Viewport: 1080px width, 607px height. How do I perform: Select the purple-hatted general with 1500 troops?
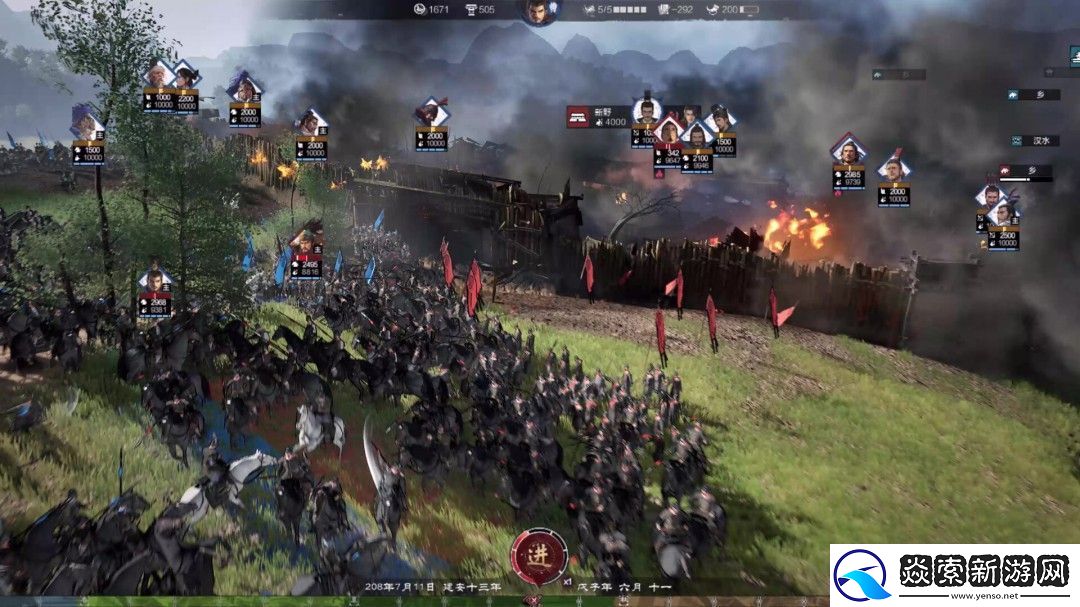pyautogui.click(x=87, y=126)
